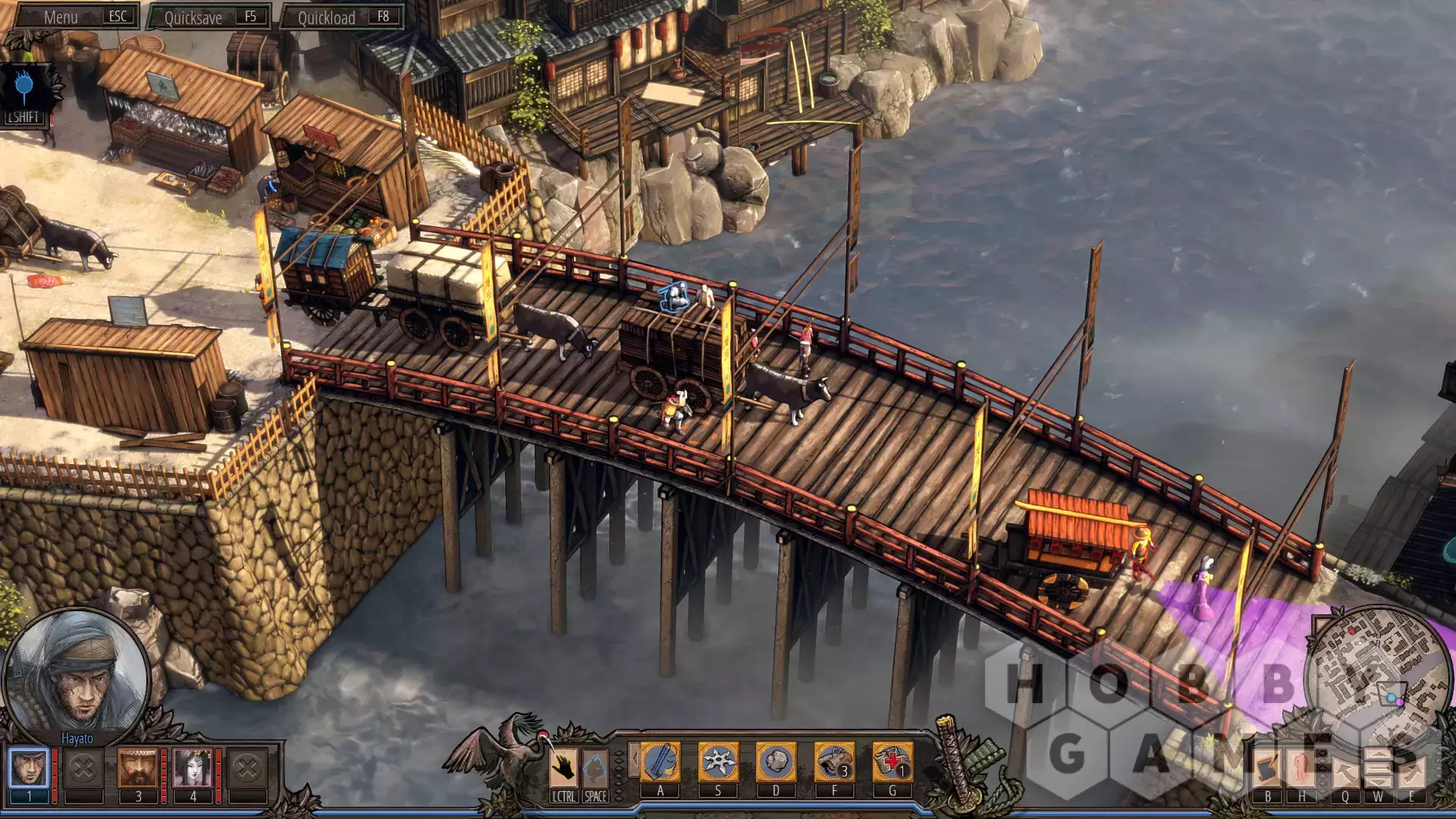Collapse the ability bar arrow

coord(633,759)
